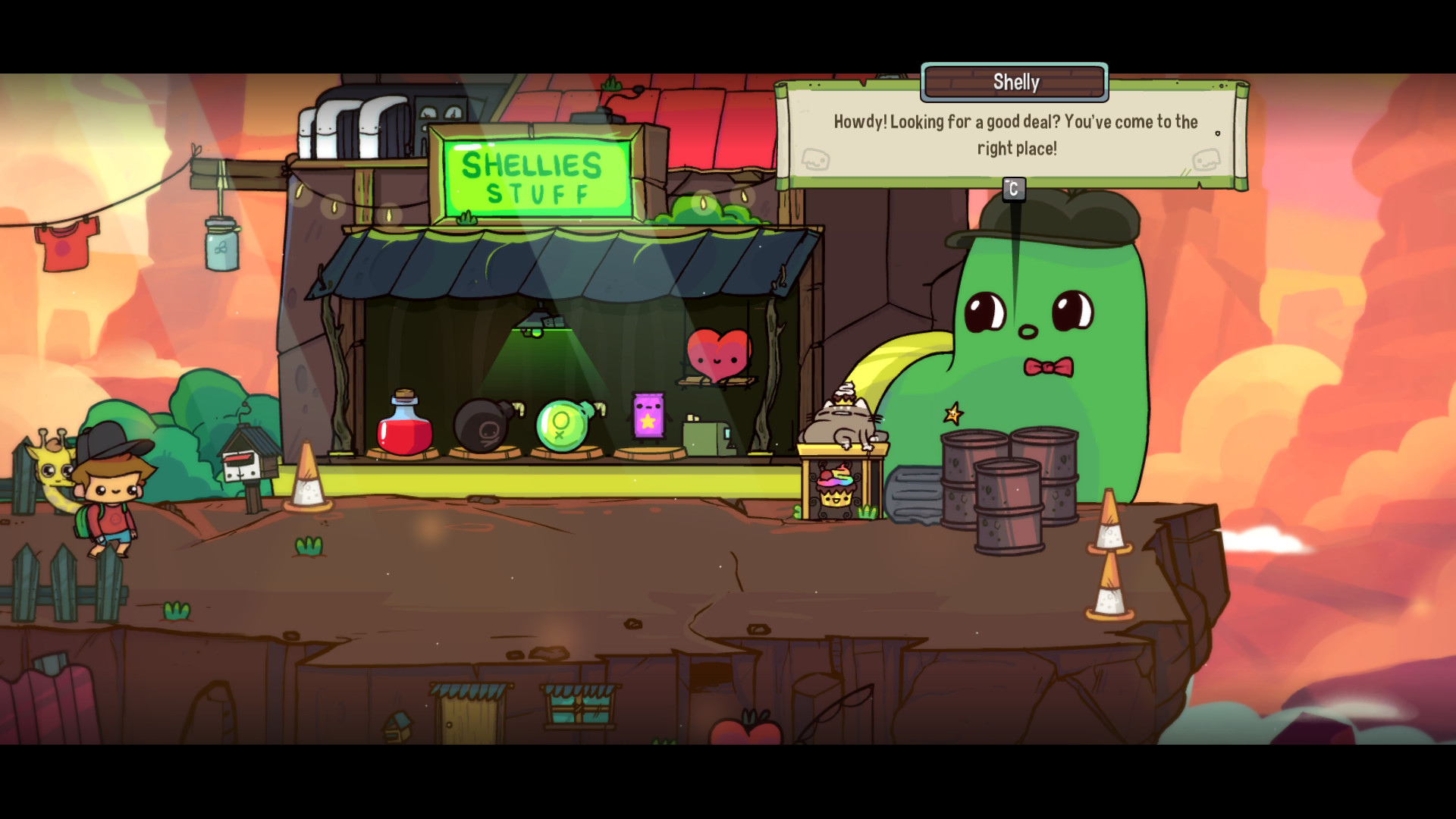Pick the black bomb item for purchase
1456x819 pixels.
(x=484, y=425)
